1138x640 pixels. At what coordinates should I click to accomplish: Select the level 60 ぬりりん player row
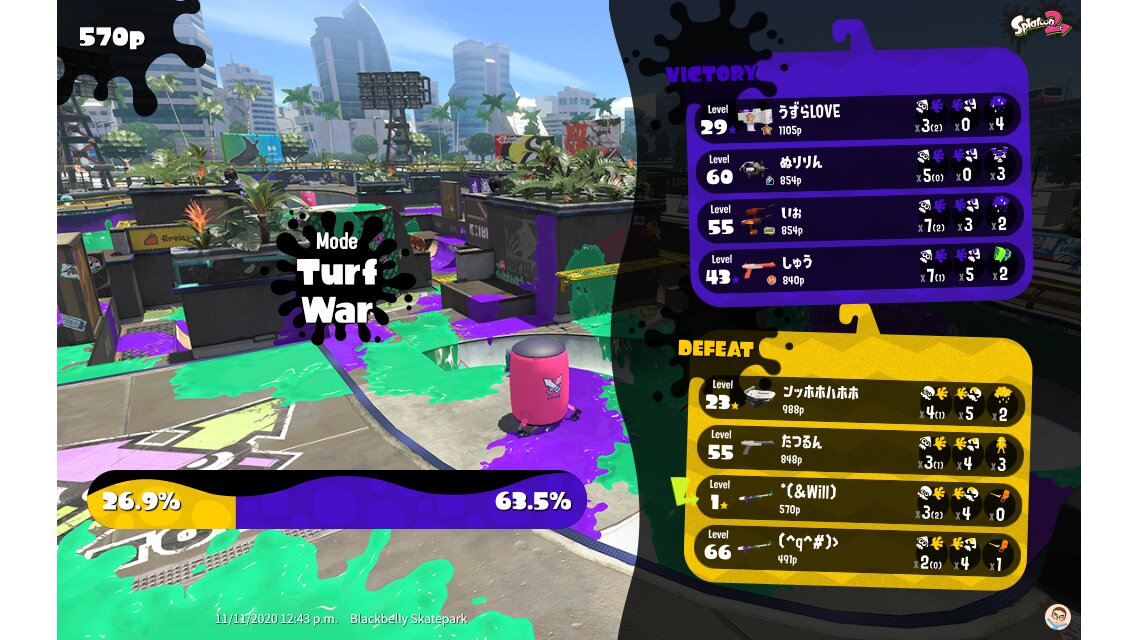[x=857, y=167]
